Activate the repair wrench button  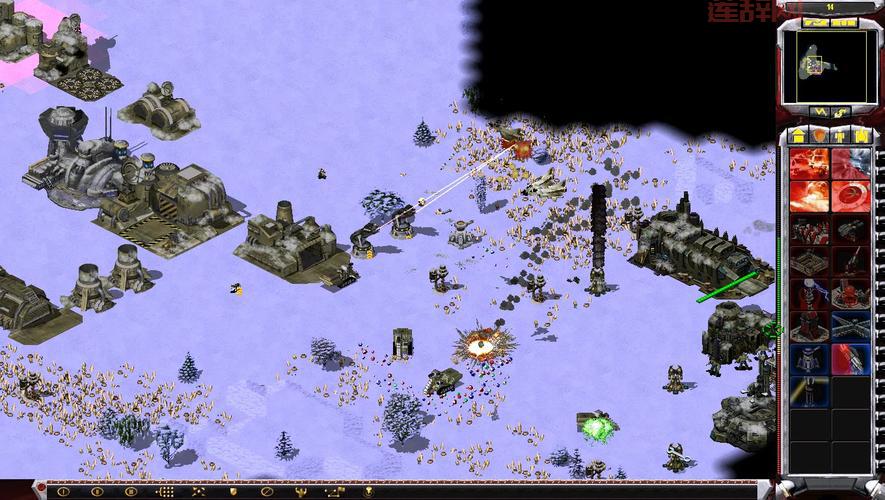click(818, 111)
